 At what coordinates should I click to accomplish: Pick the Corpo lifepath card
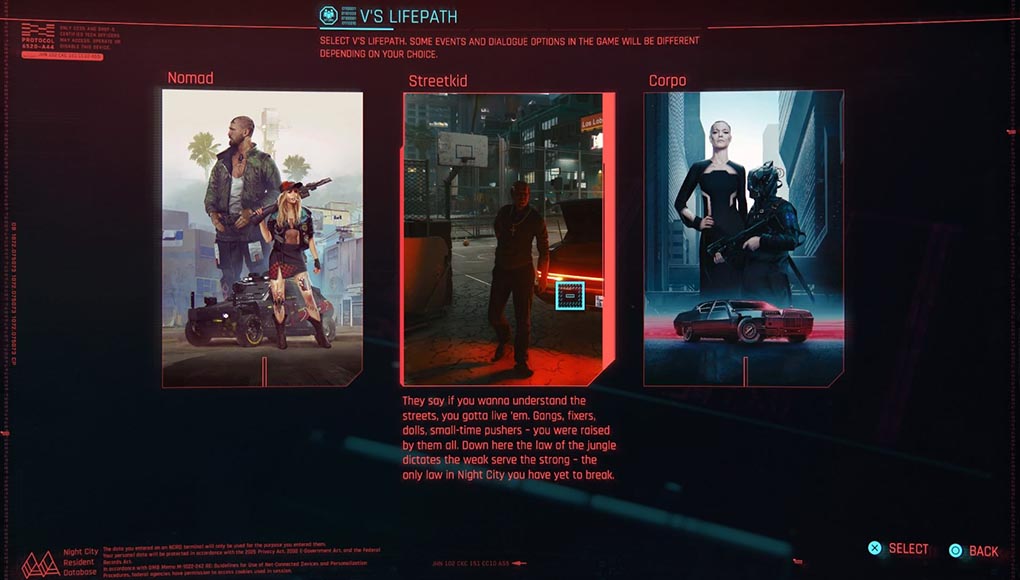[x=744, y=238]
